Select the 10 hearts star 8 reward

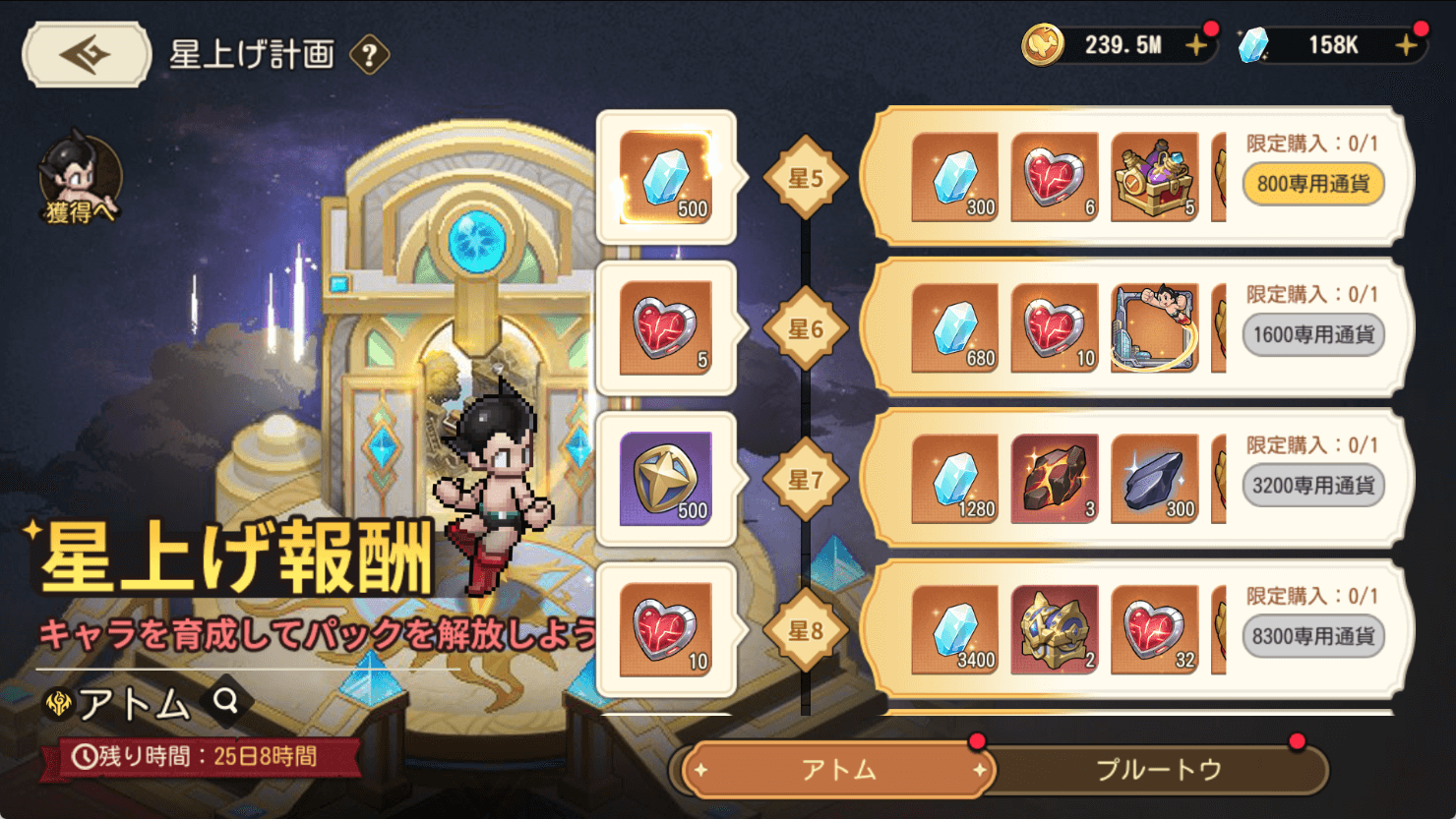point(666,630)
